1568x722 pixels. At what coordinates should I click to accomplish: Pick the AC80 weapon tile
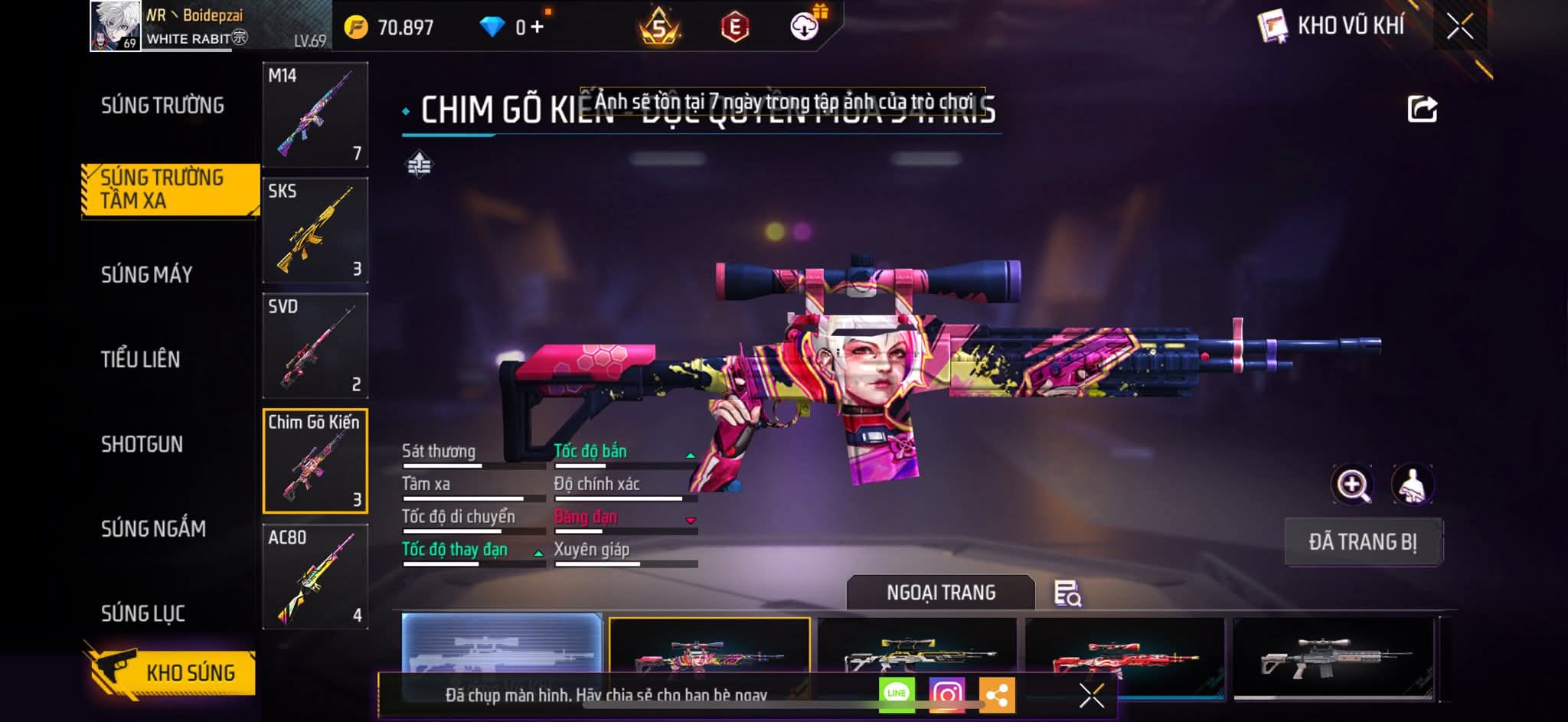(x=315, y=577)
